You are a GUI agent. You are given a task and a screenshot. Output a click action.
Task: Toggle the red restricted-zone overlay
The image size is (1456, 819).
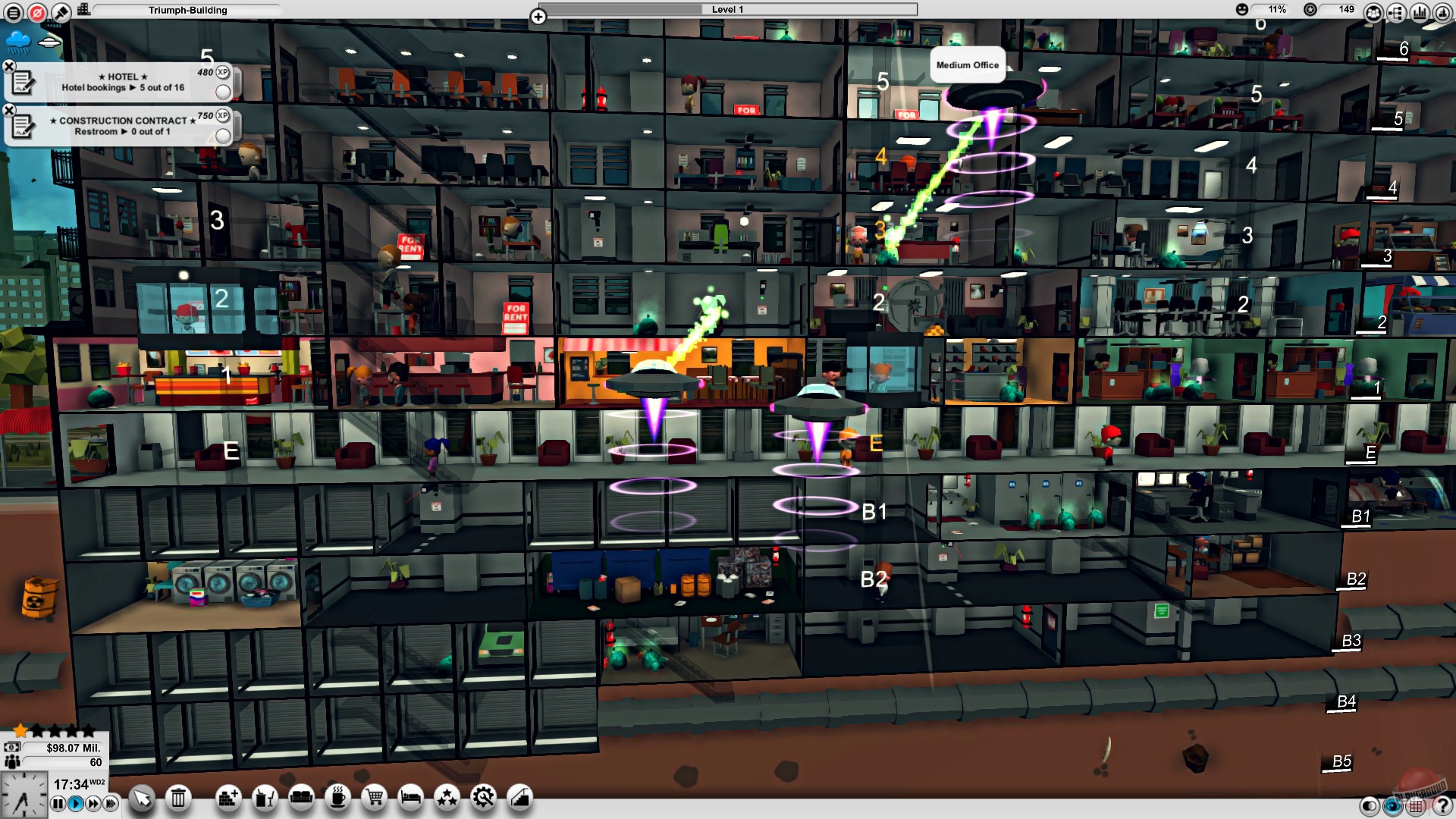[x=38, y=11]
